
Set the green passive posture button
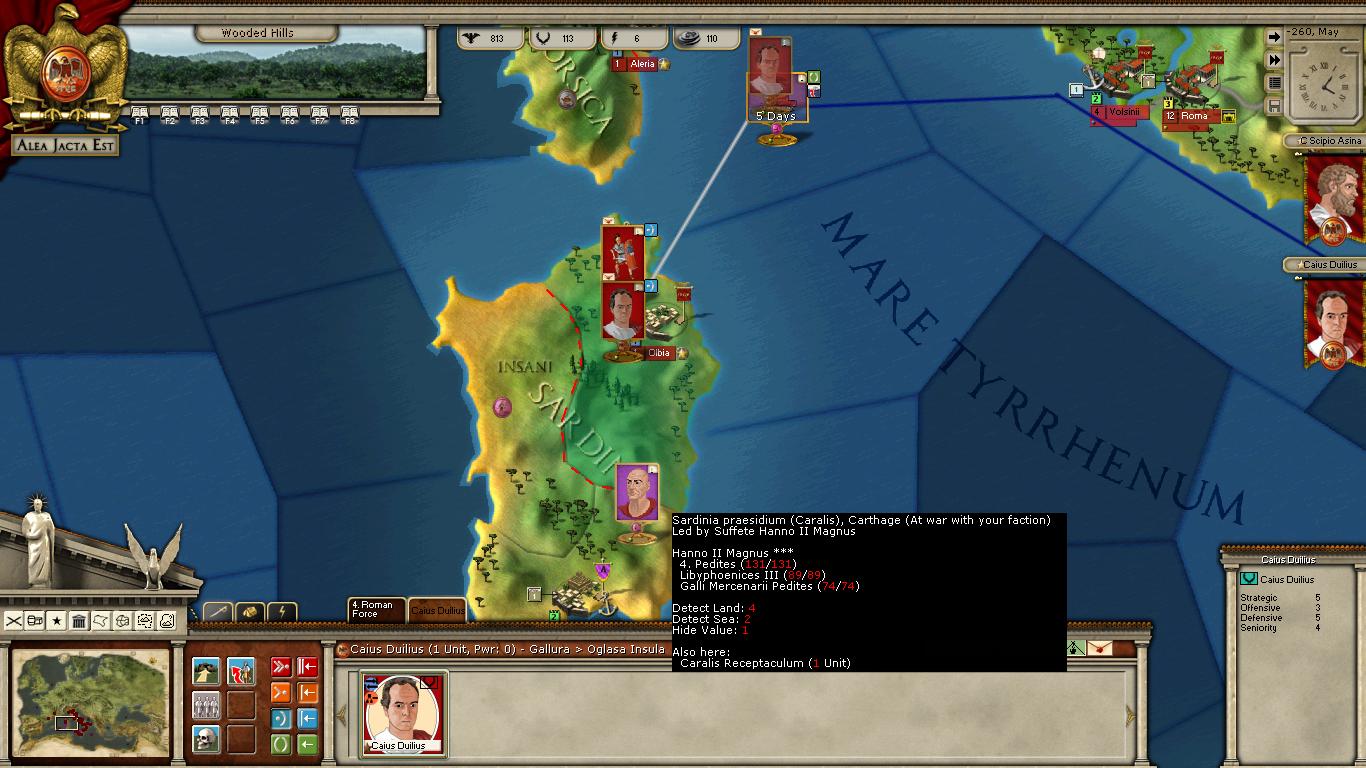tap(281, 745)
